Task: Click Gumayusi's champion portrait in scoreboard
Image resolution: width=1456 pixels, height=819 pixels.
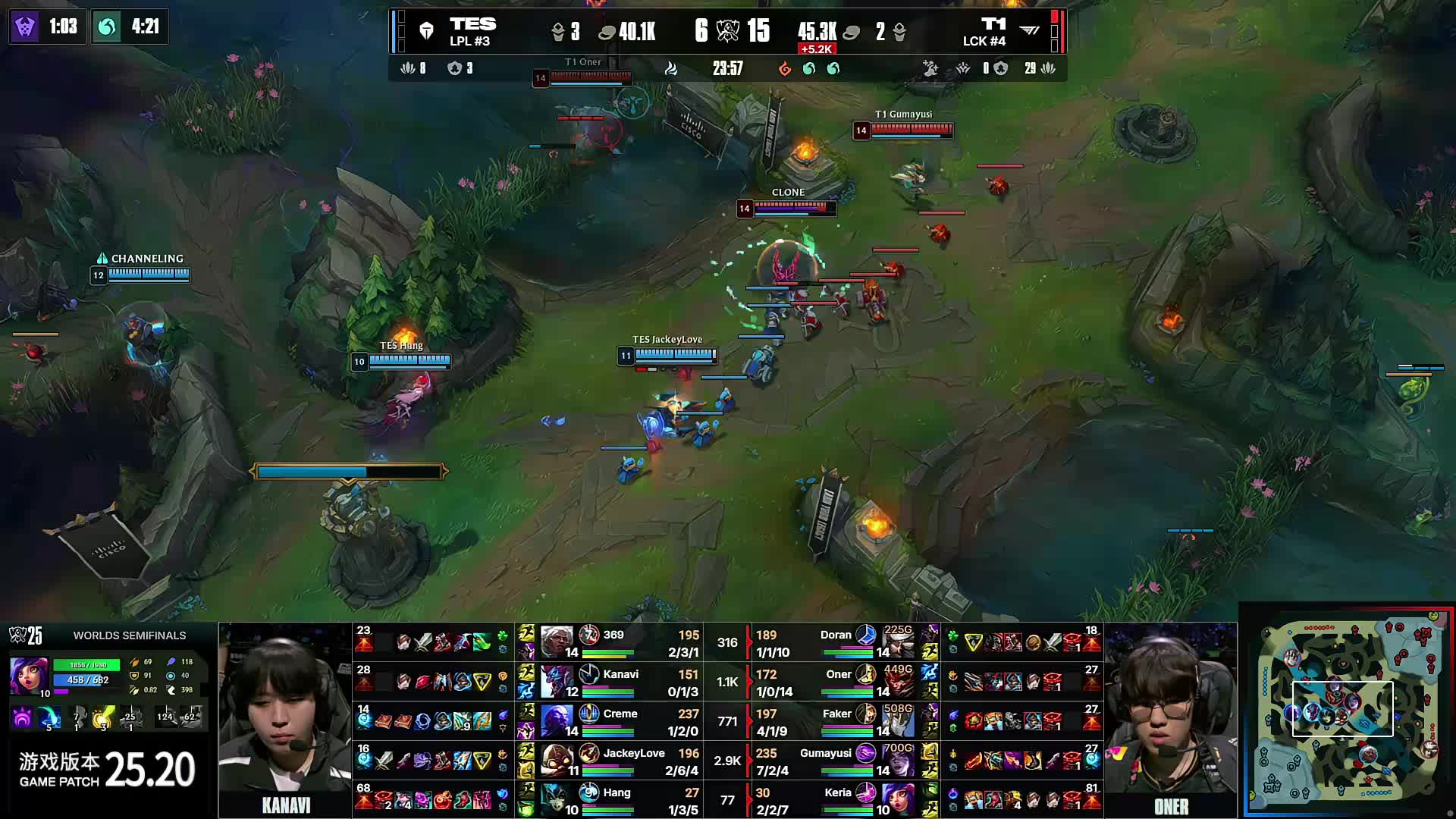Action: 898,761
